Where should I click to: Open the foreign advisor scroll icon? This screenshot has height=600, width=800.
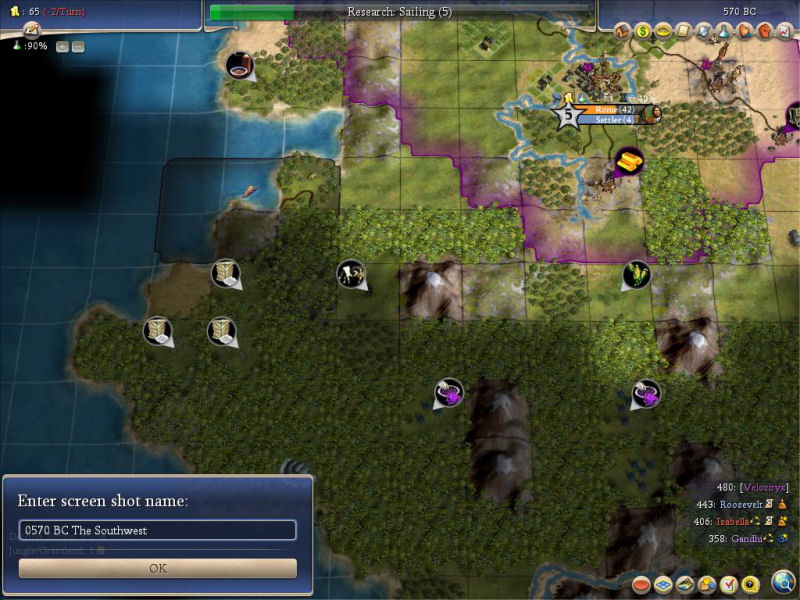tap(684, 32)
